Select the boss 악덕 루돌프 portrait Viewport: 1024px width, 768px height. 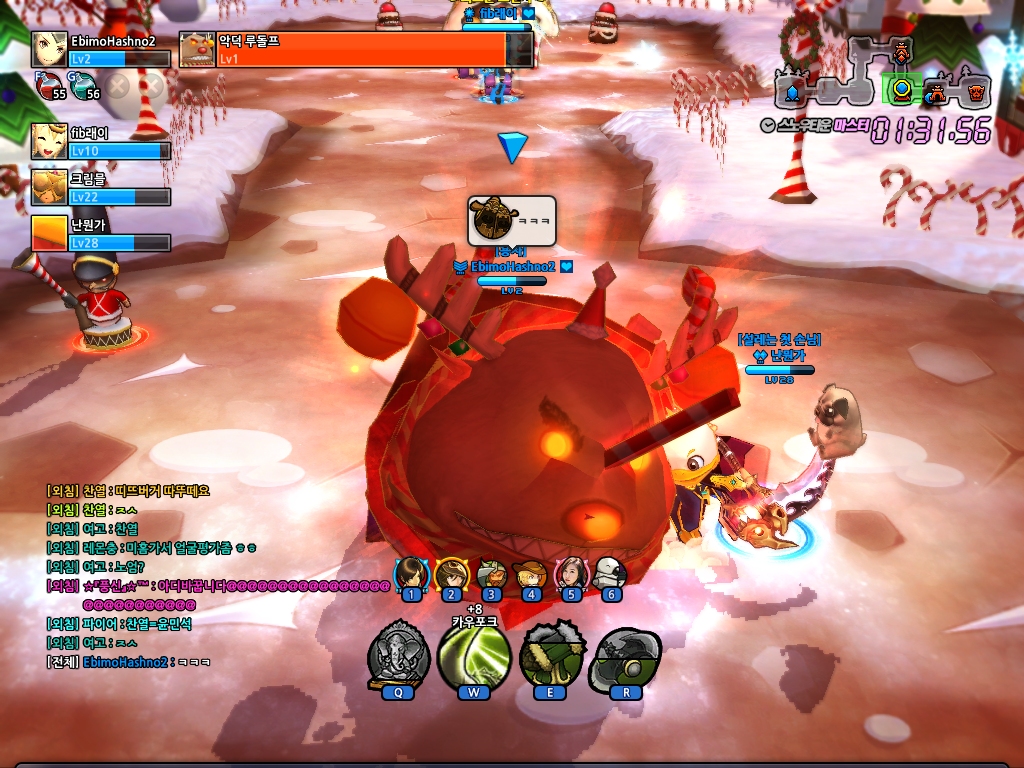point(197,49)
